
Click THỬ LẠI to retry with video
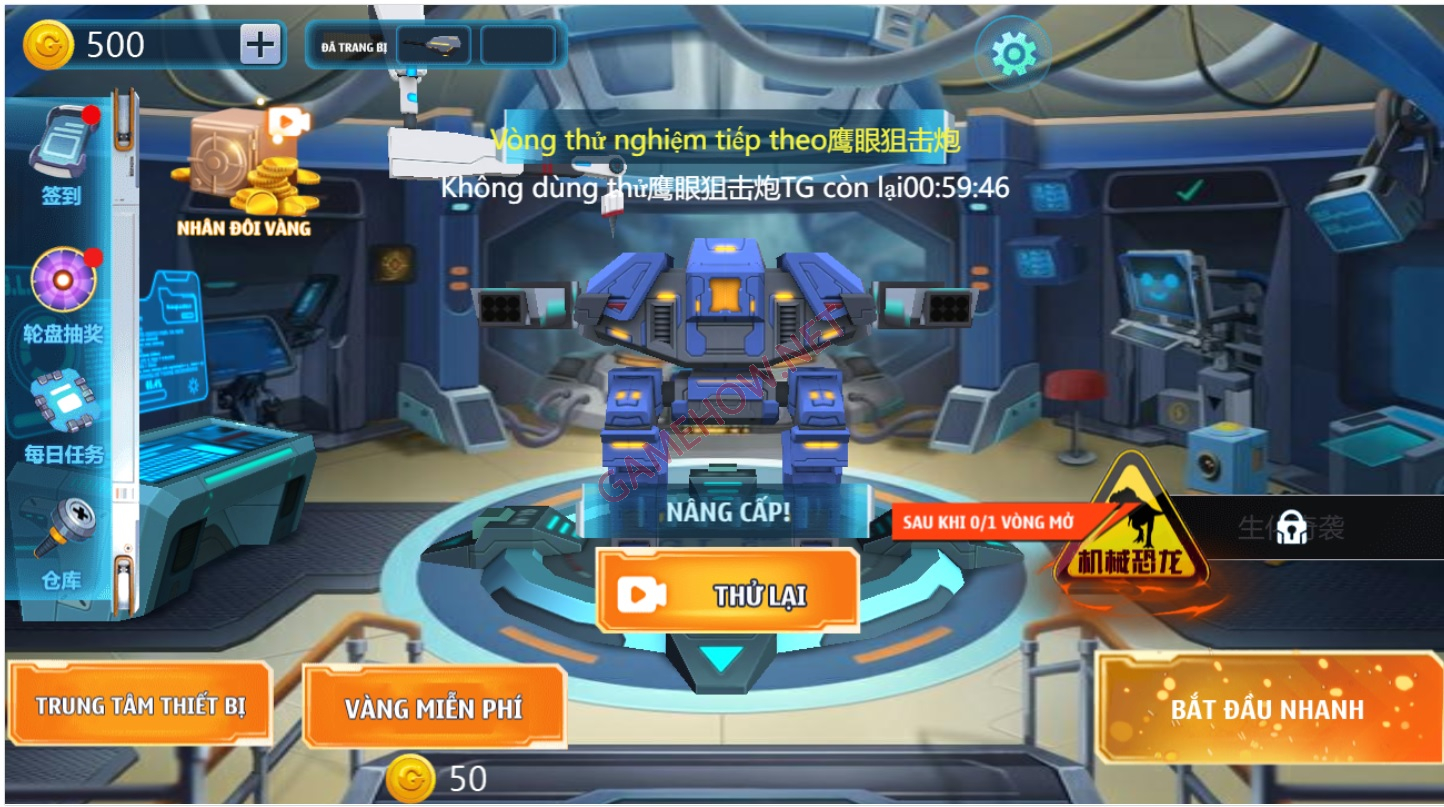(x=725, y=591)
